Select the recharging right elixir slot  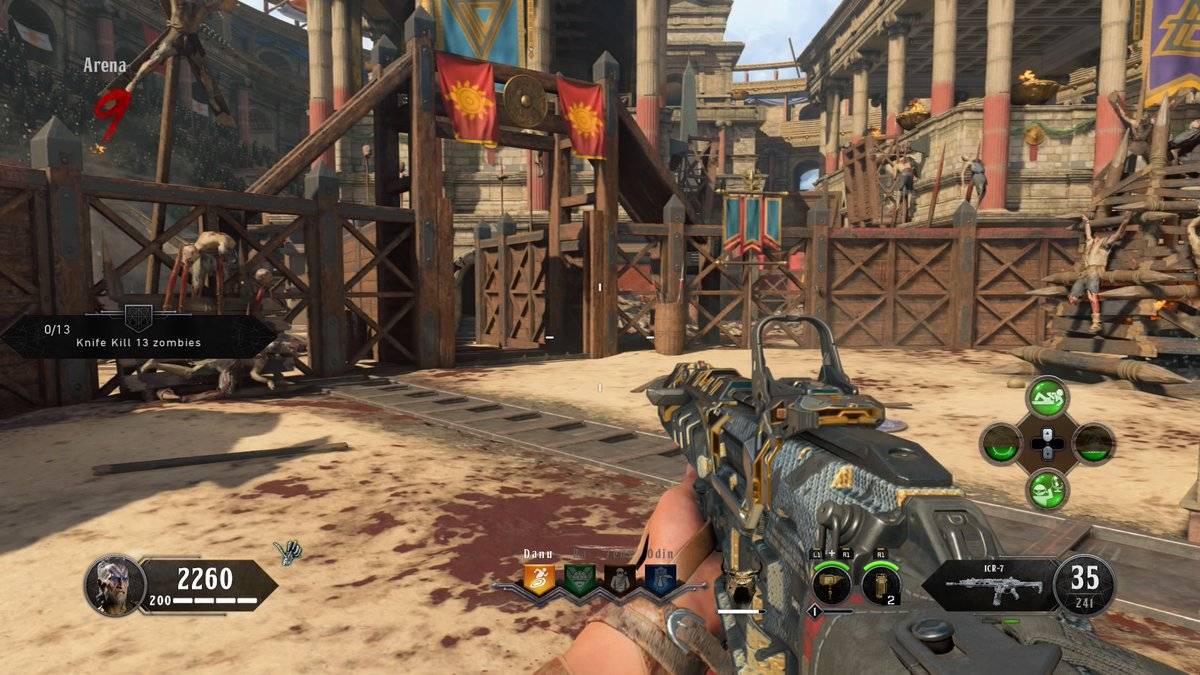click(x=1094, y=443)
